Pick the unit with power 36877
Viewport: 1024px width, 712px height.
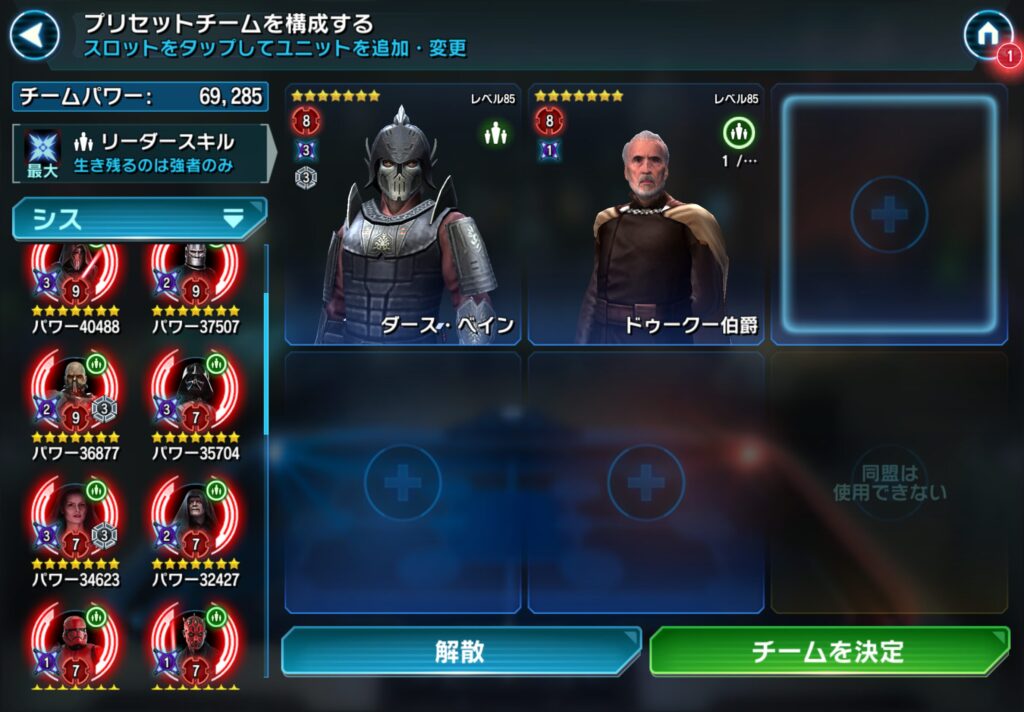tap(75, 395)
